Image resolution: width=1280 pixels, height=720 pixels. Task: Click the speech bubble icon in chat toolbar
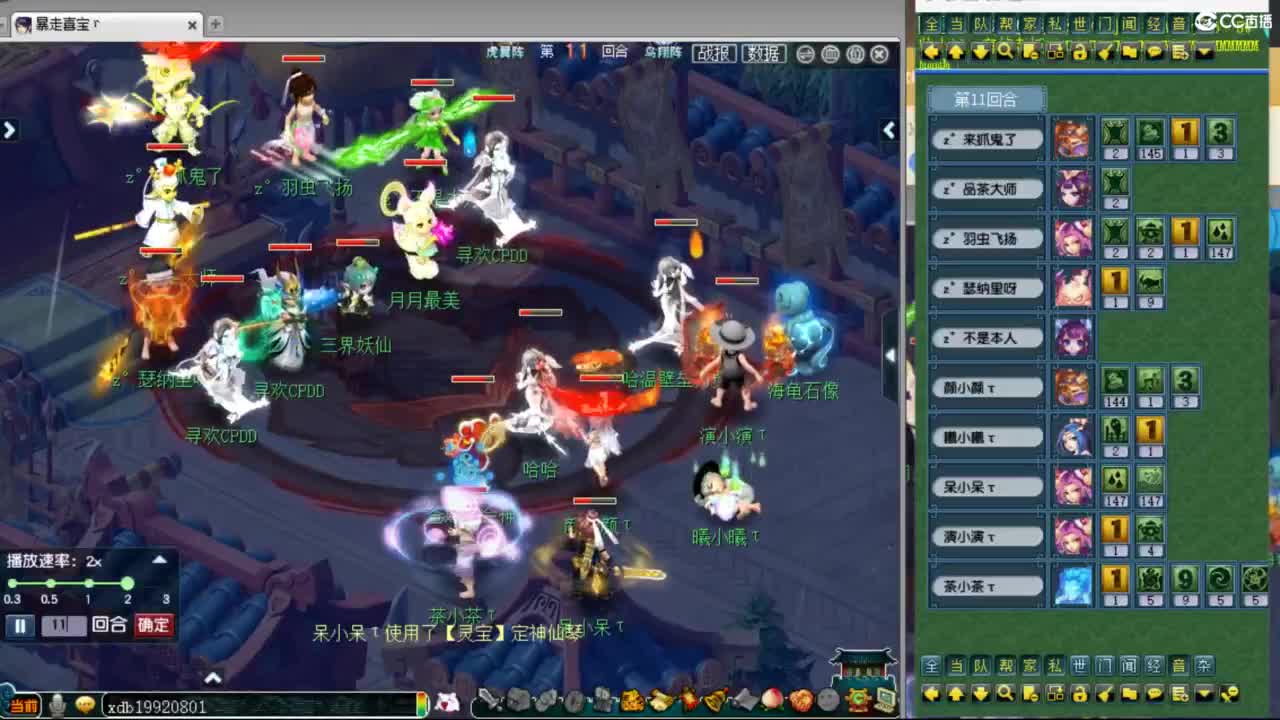point(1155,52)
